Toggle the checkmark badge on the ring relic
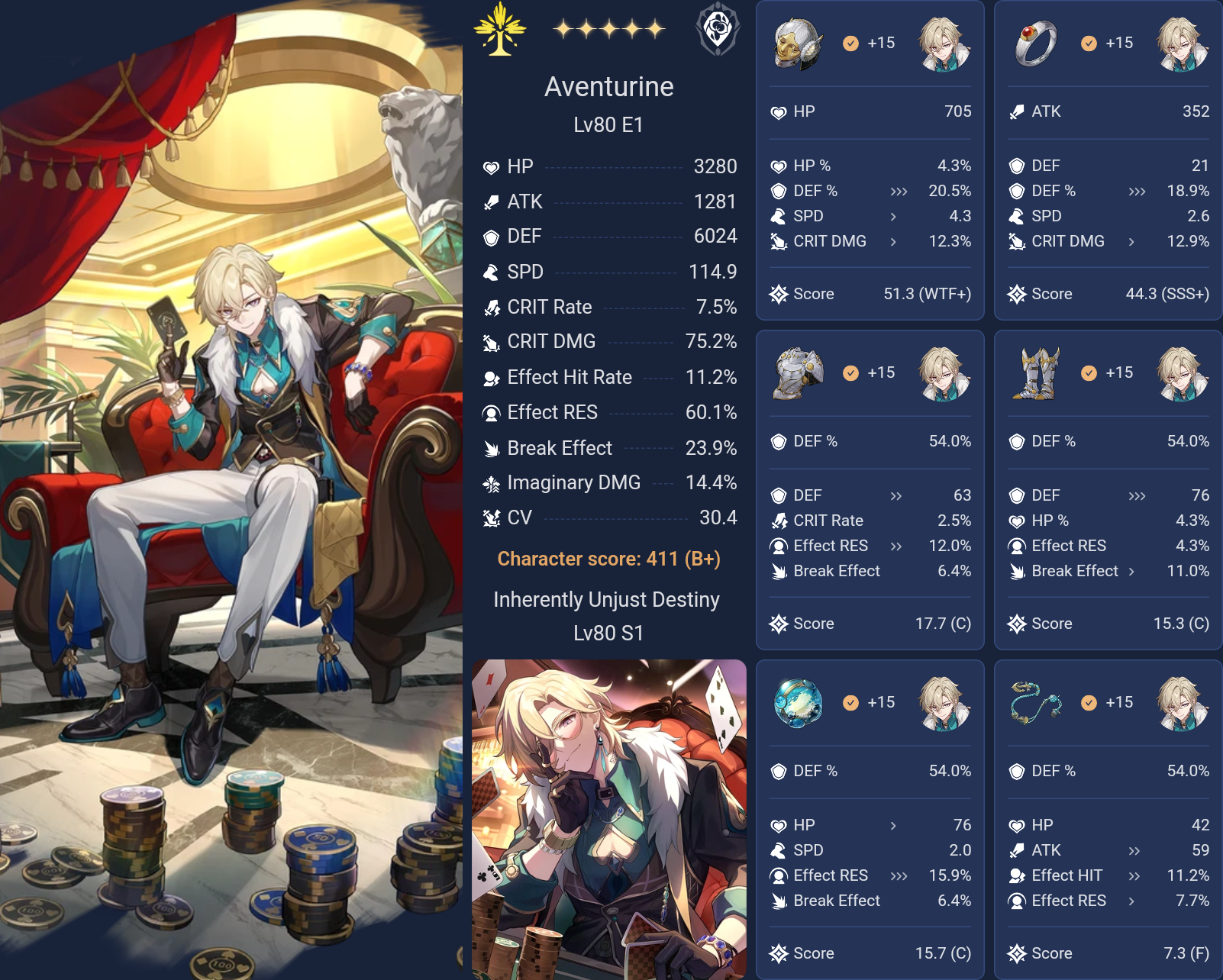Image resolution: width=1223 pixels, height=980 pixels. (1087, 43)
